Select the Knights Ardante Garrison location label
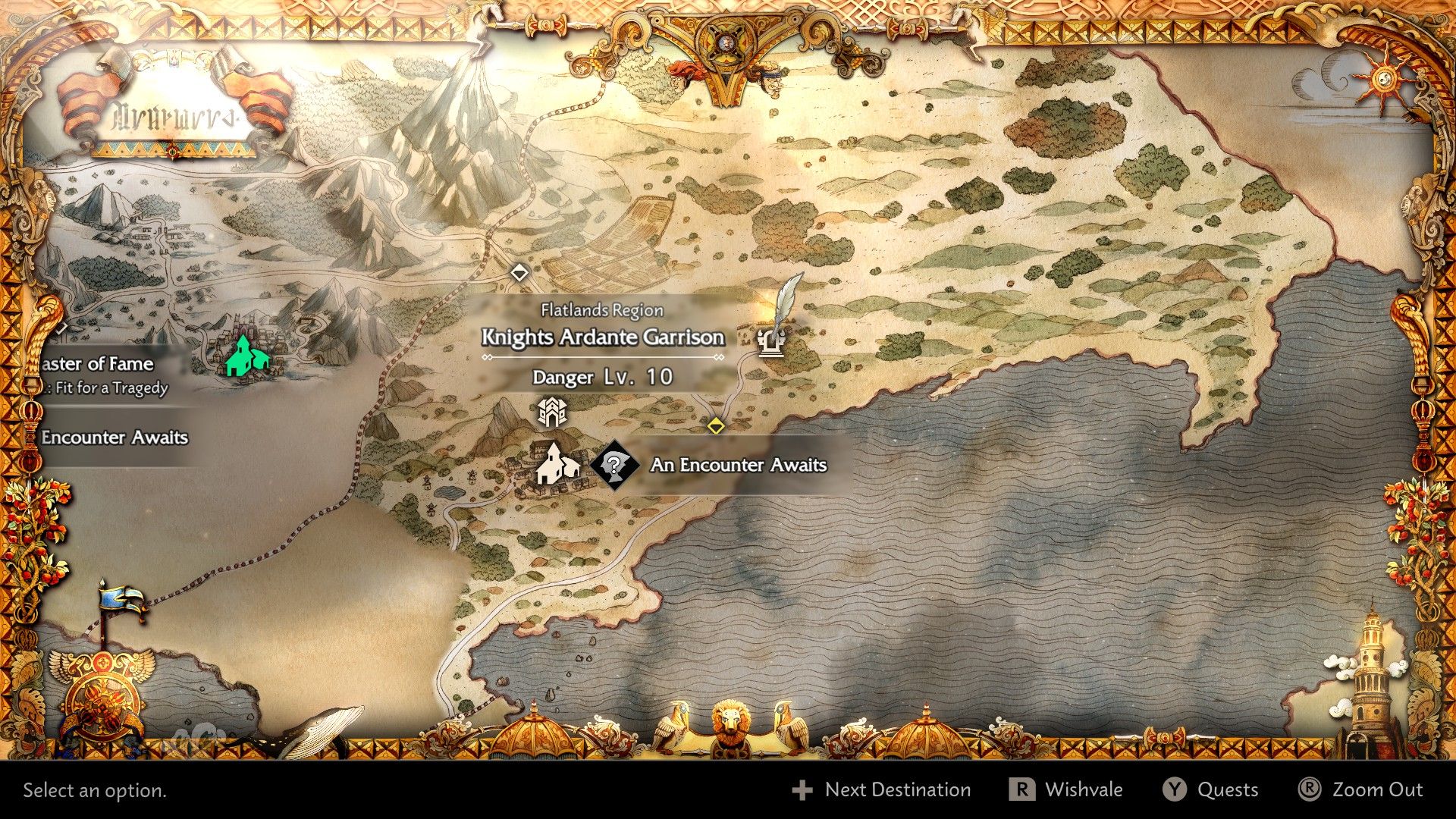This screenshot has height=819, width=1456. [603, 337]
